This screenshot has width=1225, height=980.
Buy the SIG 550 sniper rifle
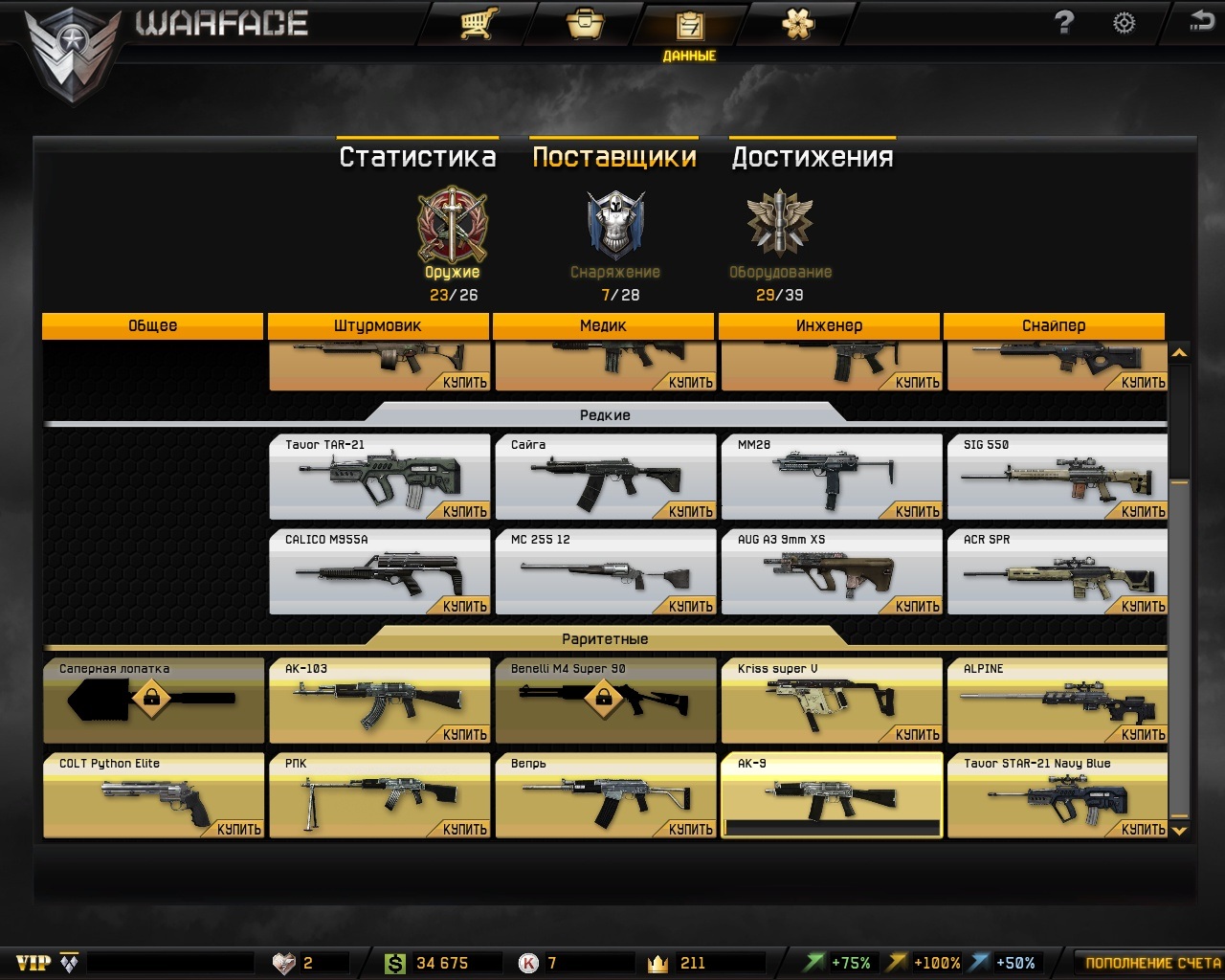[1143, 511]
